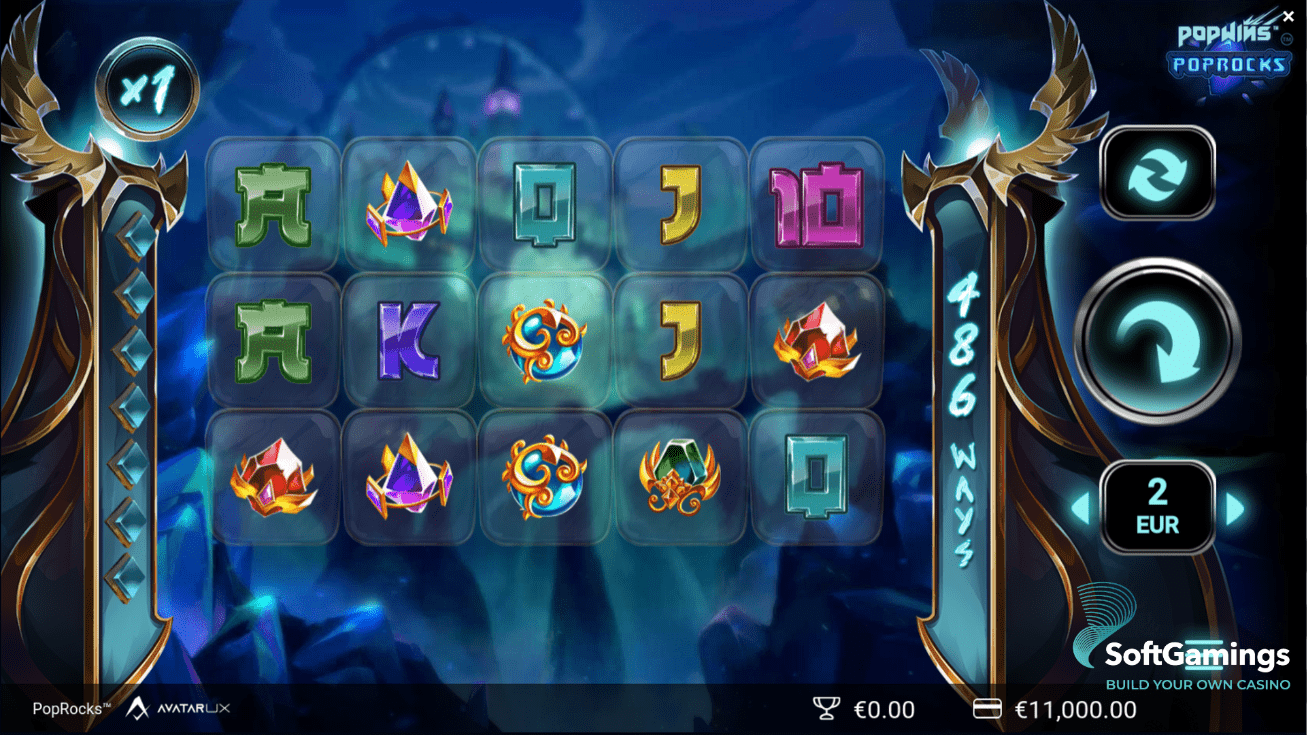This screenshot has height=735, width=1307.
Task: Decrease the bet with the left arrow
Action: tap(1081, 509)
